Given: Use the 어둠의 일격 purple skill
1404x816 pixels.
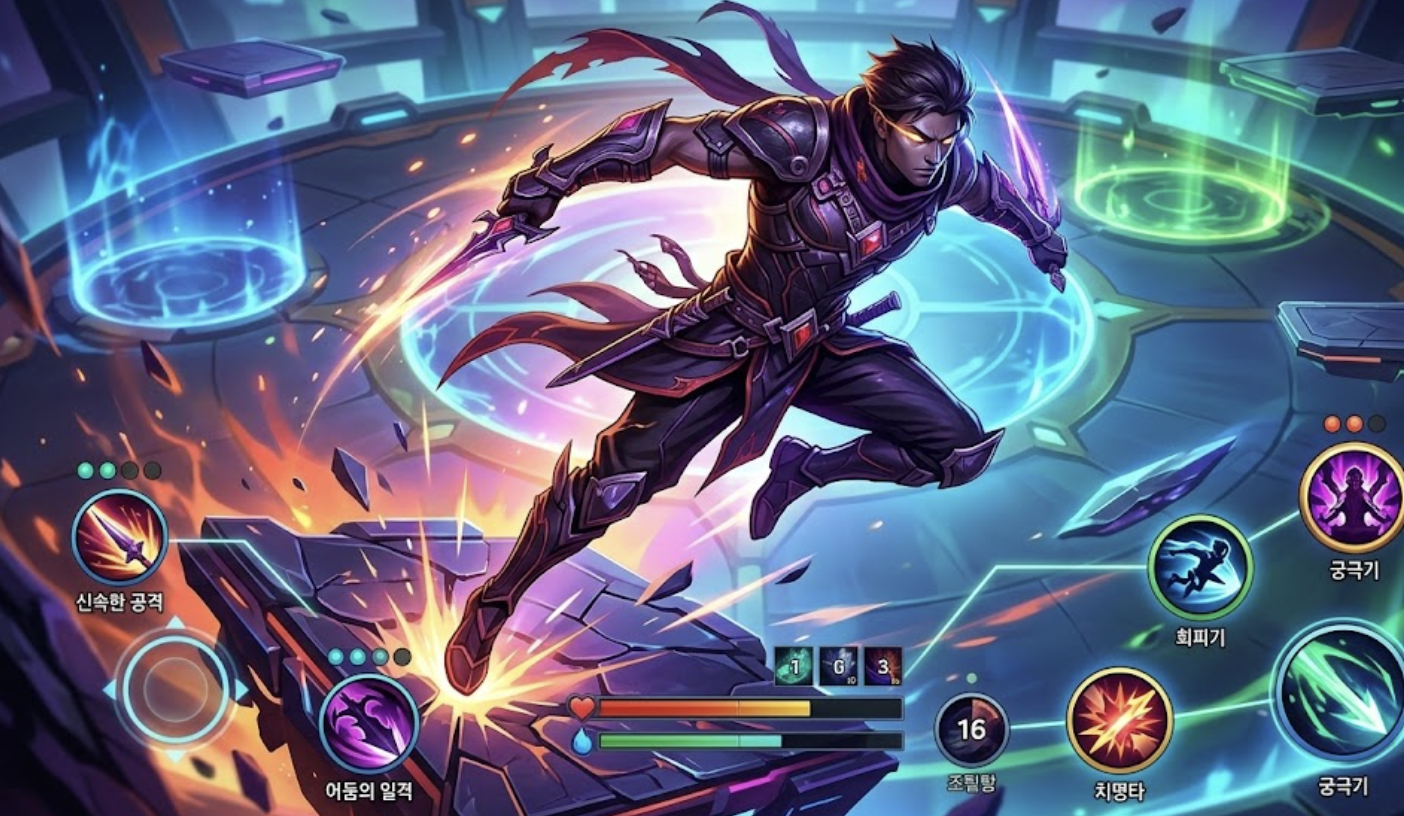Looking at the screenshot, I should pyautogui.click(x=368, y=723).
